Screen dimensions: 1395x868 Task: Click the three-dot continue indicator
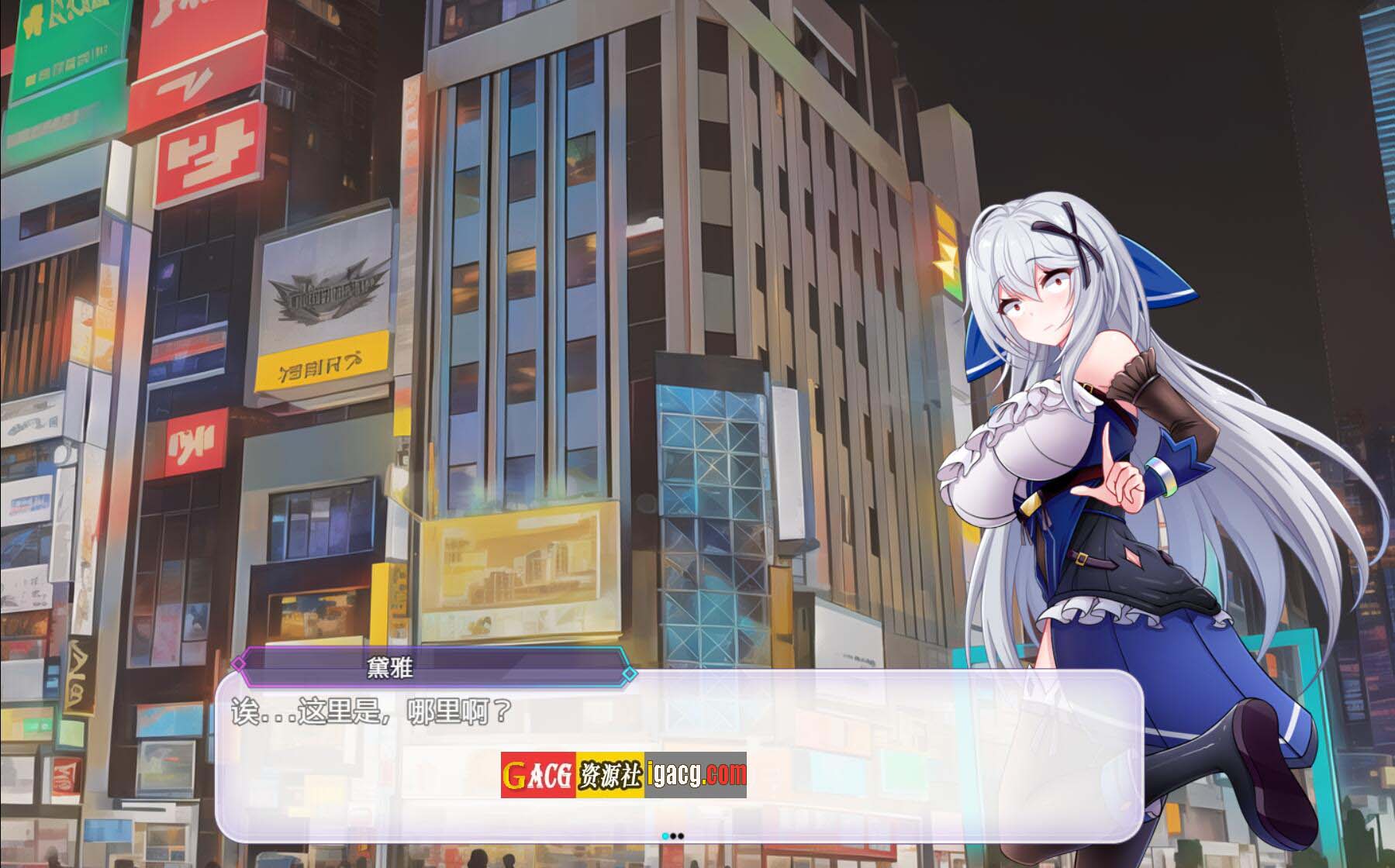[673, 836]
